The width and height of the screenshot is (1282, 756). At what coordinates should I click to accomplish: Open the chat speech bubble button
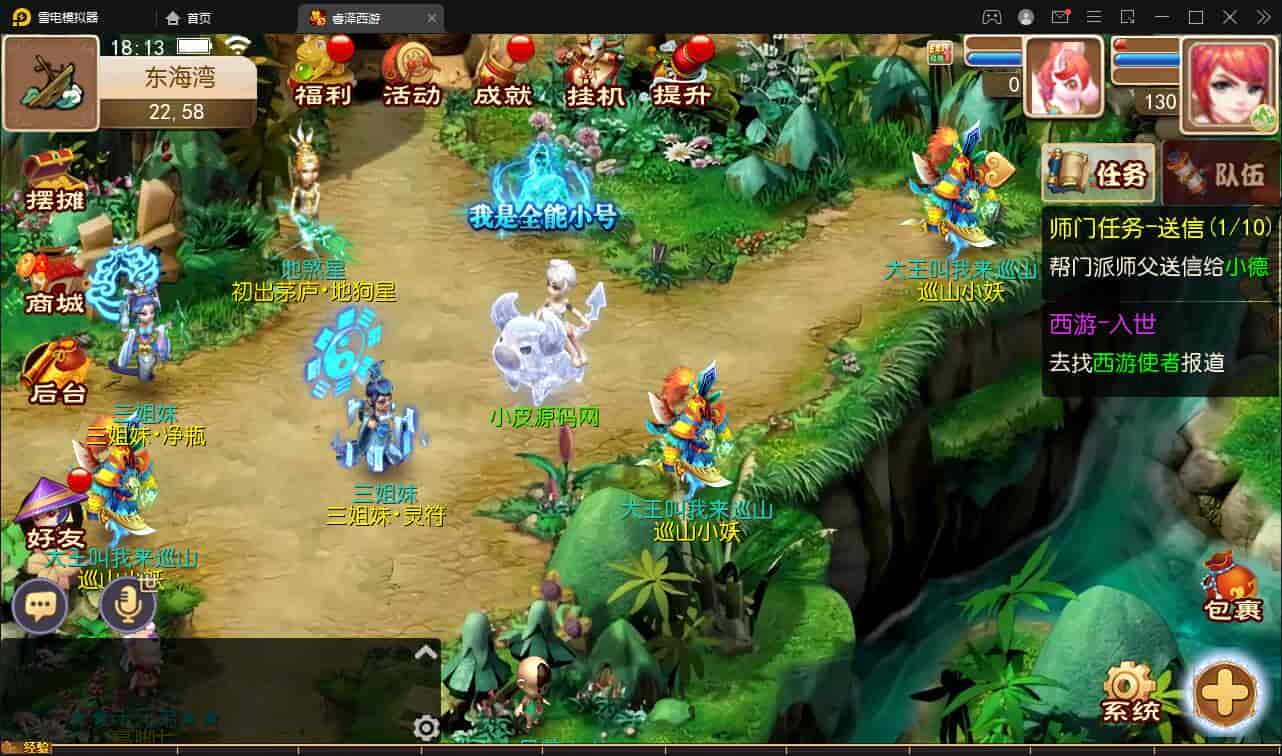[x=40, y=606]
